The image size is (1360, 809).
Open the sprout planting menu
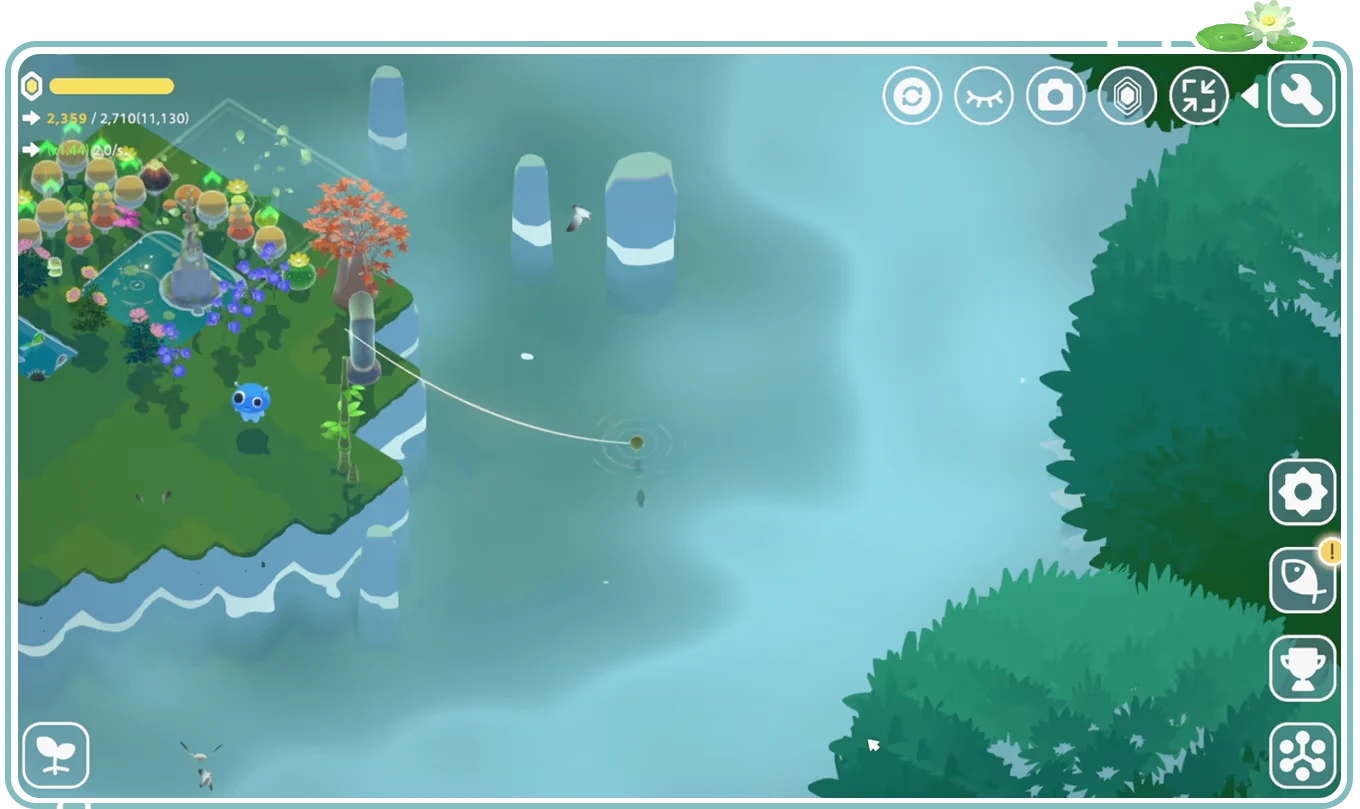pos(57,752)
